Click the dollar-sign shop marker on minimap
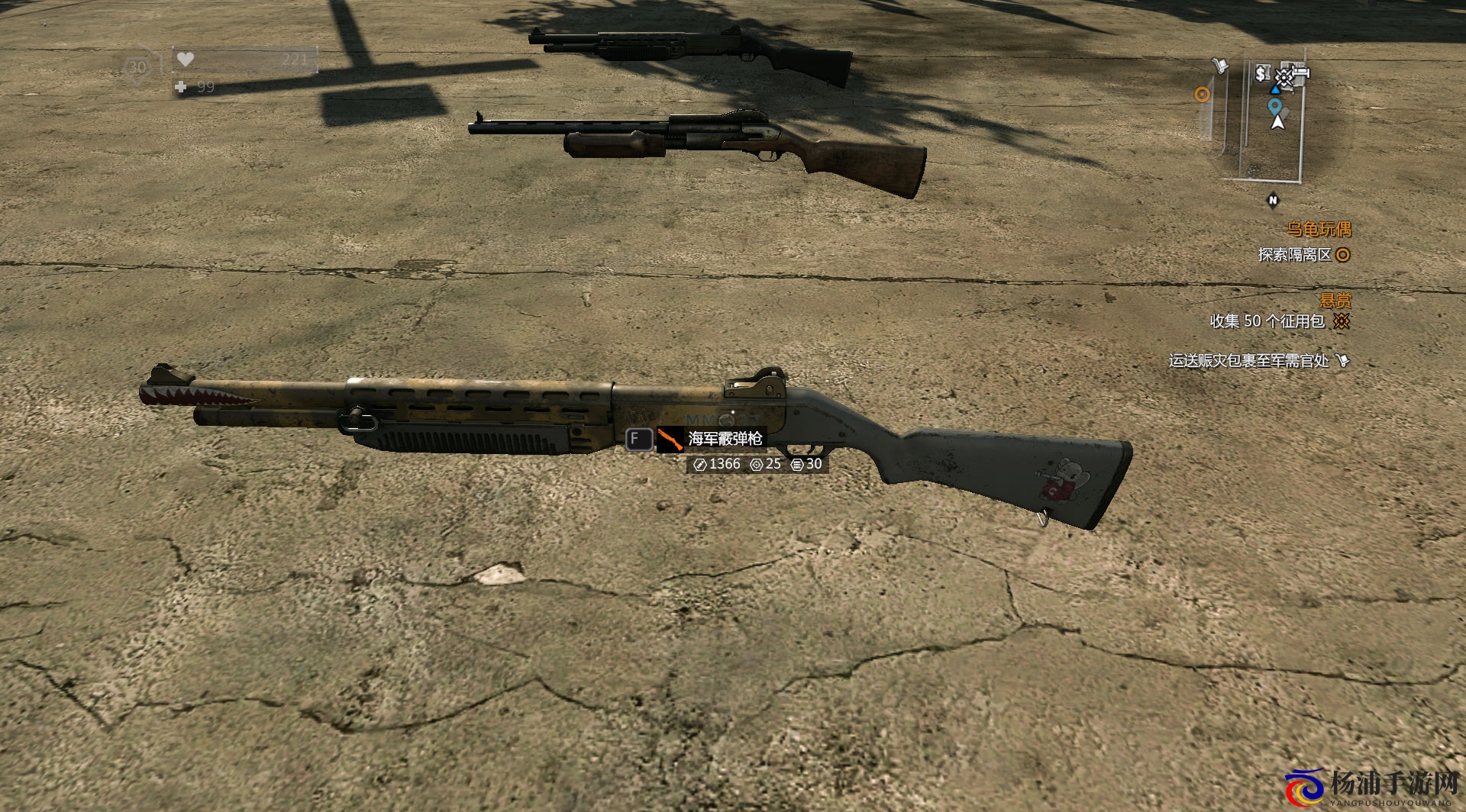This screenshot has width=1466, height=812. pos(1261,73)
